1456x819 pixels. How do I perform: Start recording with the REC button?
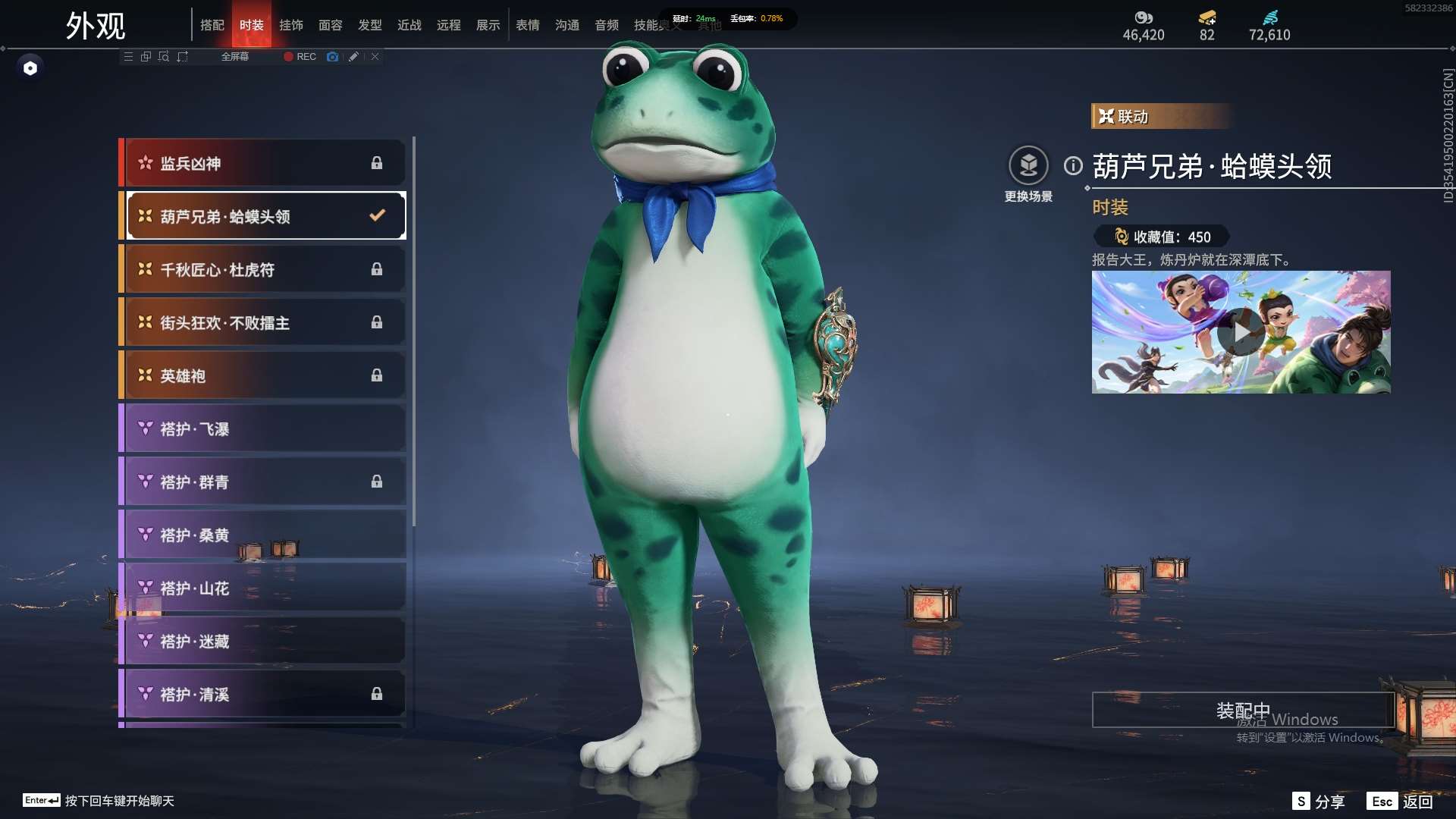pyautogui.click(x=300, y=57)
